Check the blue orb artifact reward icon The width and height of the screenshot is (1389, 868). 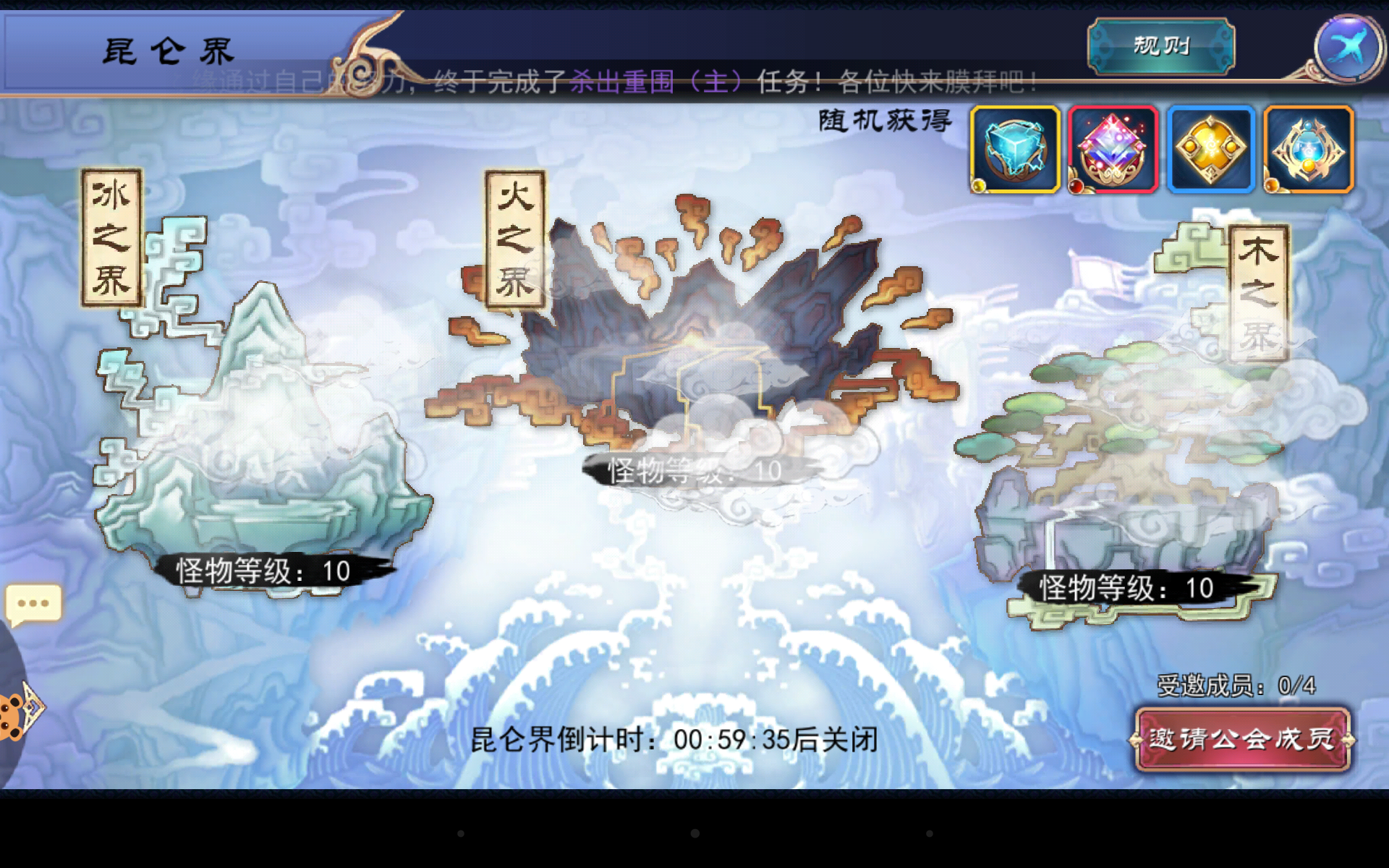coord(1308,148)
